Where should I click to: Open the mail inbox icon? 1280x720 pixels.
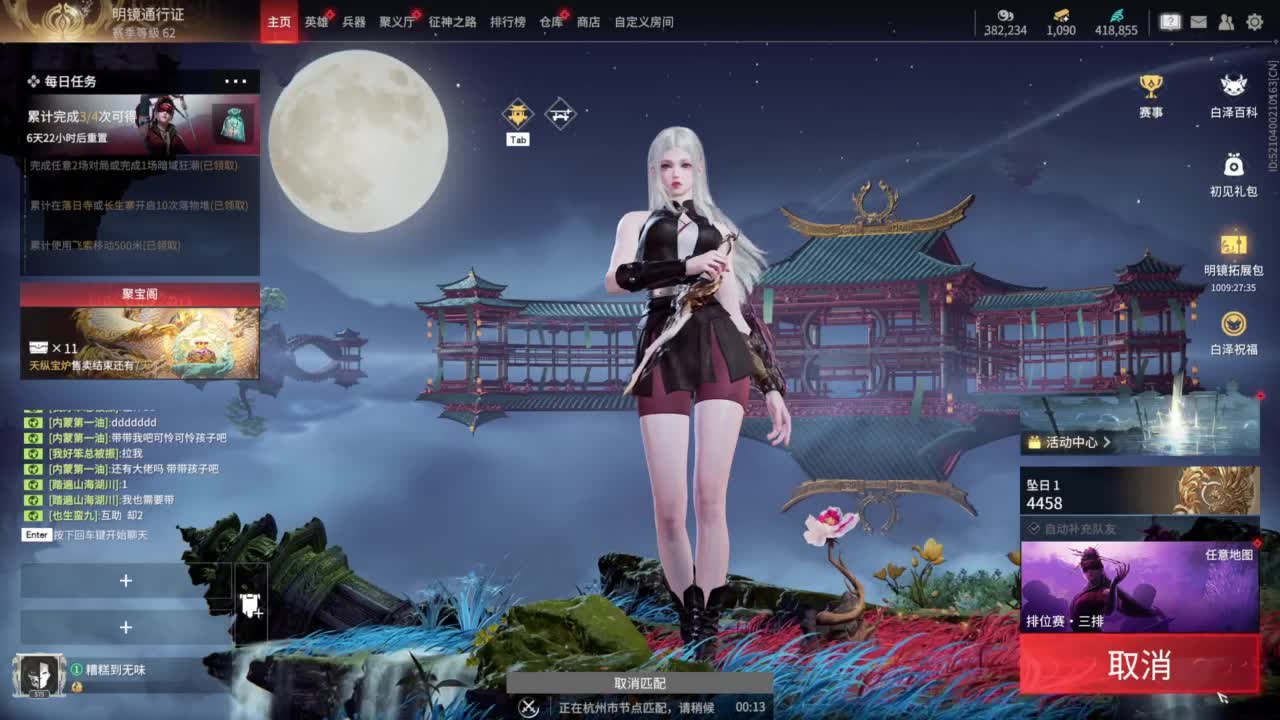(1199, 21)
